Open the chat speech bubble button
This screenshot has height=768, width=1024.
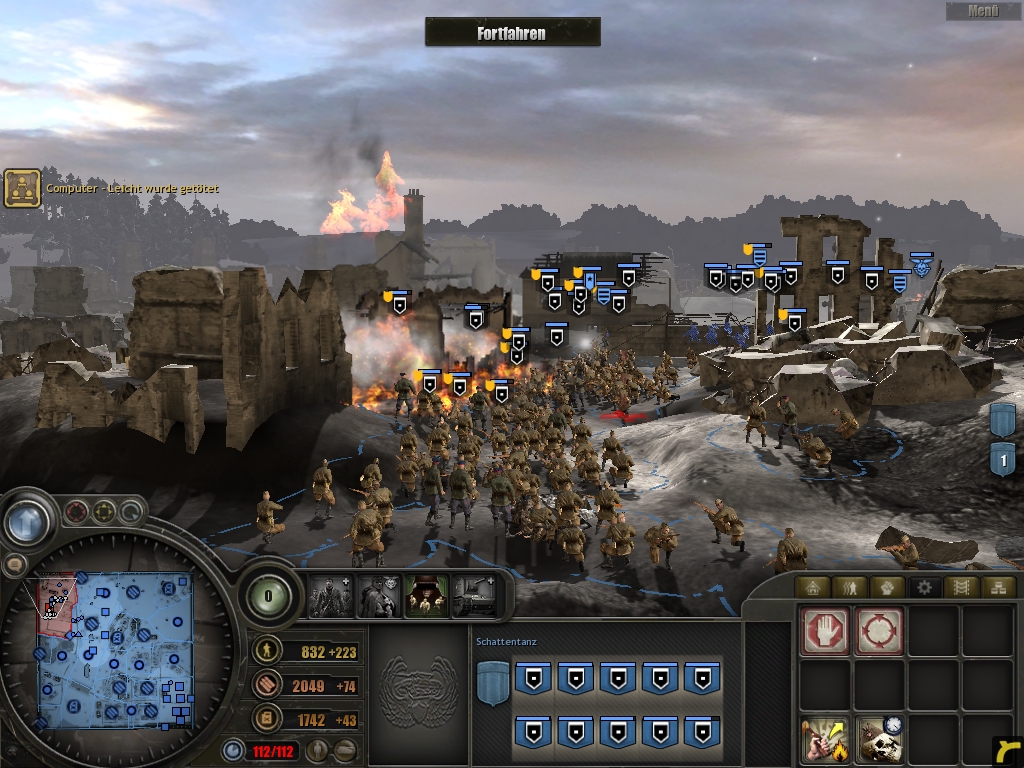pyautogui.click(x=14, y=565)
